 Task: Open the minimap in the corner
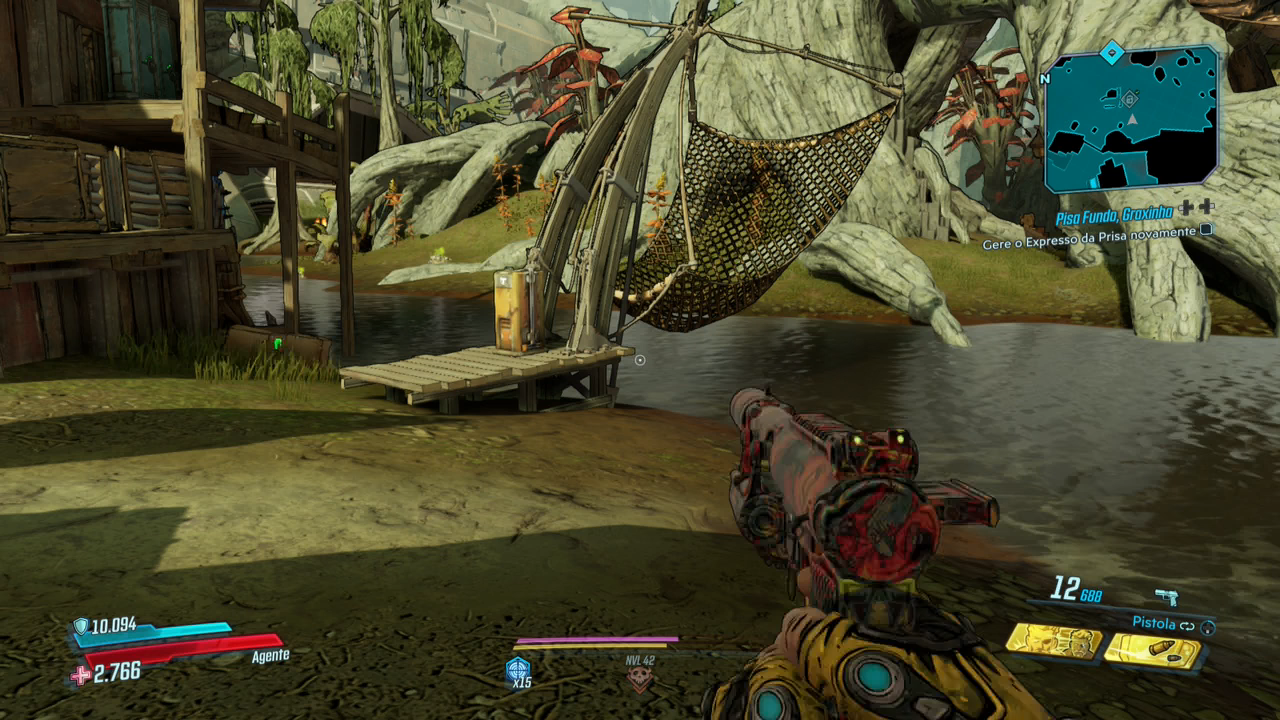[1131, 118]
